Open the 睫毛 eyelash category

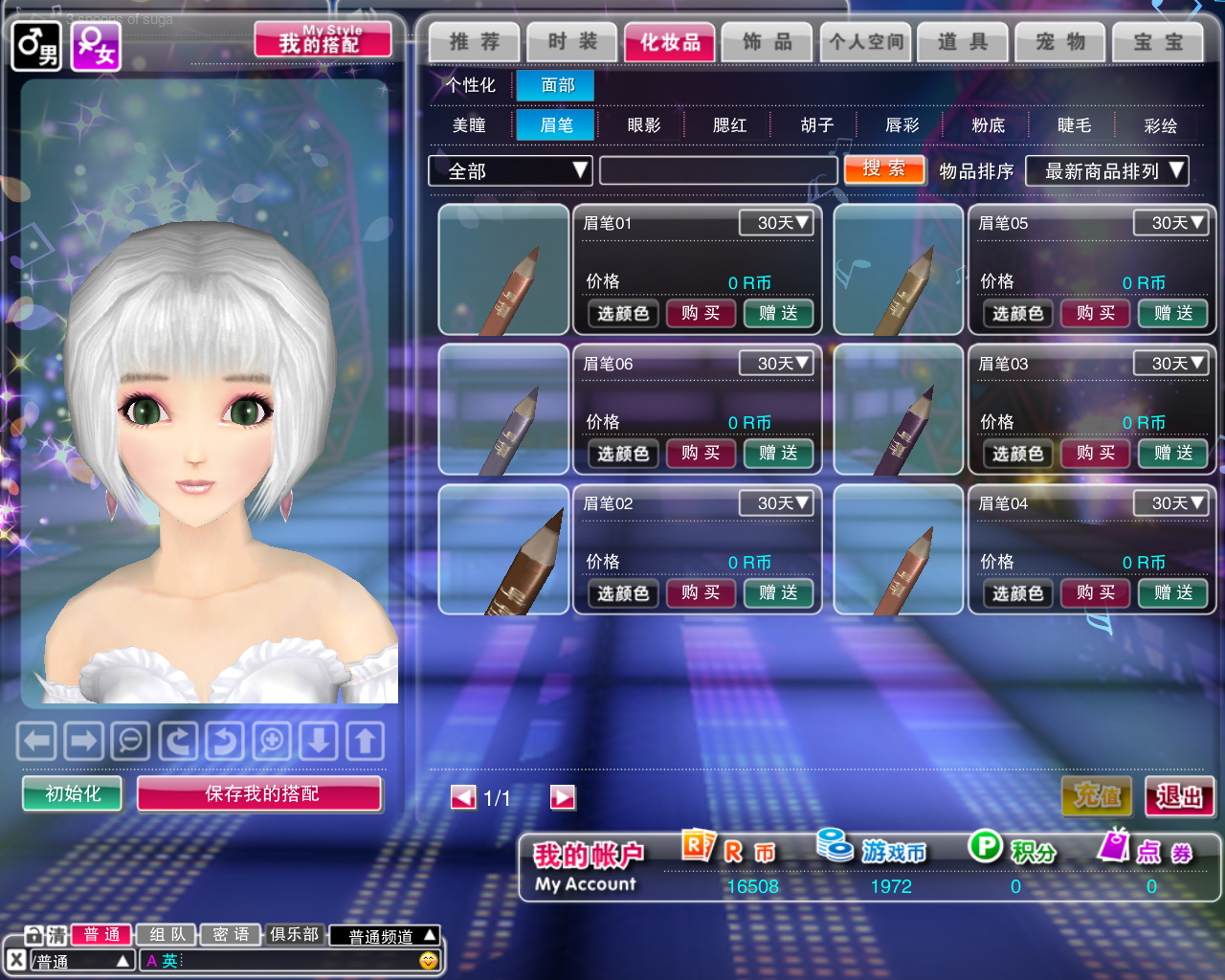pos(1074,125)
